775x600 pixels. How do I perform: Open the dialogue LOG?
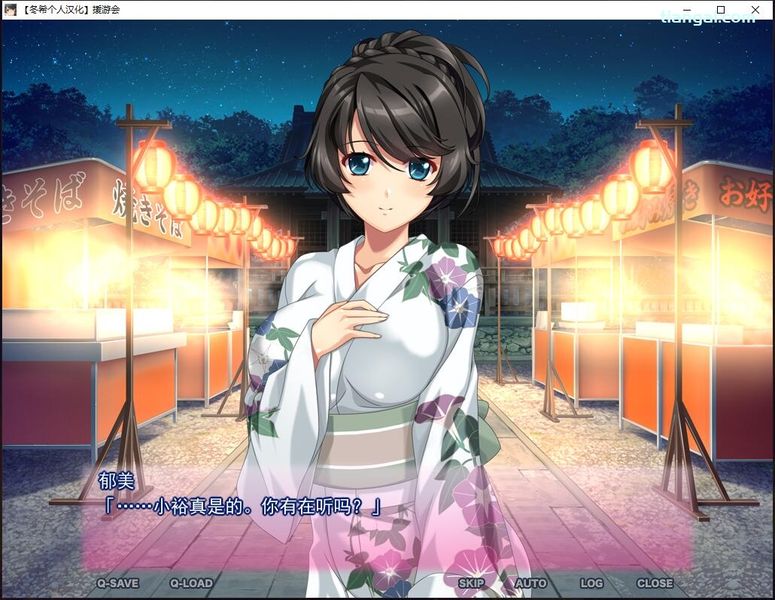click(x=591, y=583)
